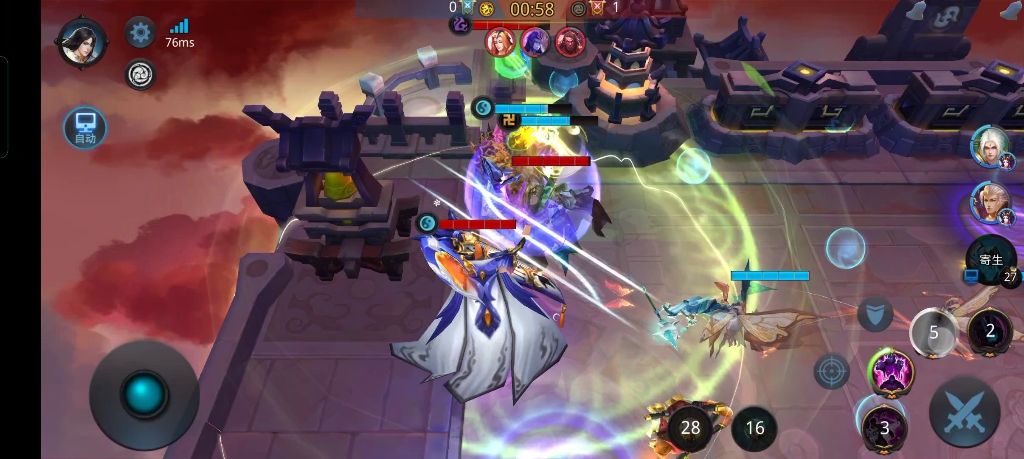1024x459 pixels.
Task: Tap the red-bearded enemy hero portrait
Action: click(x=570, y=42)
